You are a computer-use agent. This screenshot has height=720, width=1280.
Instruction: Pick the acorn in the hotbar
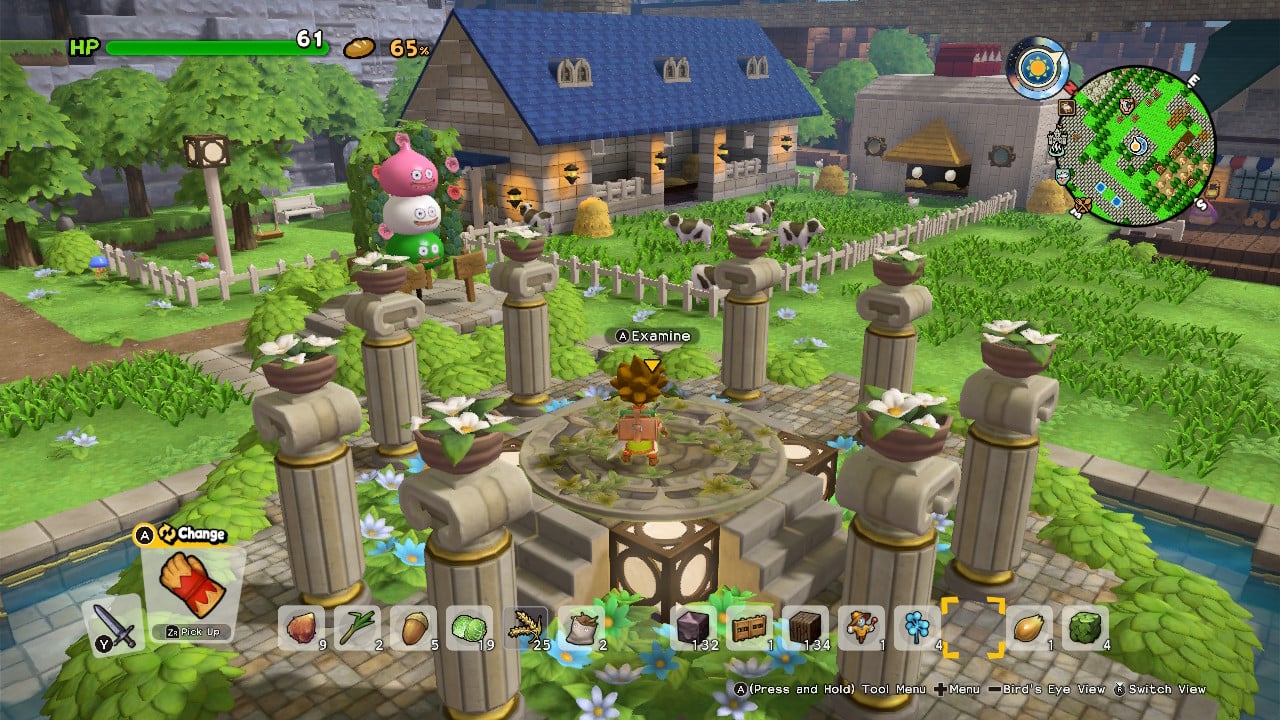(413, 628)
